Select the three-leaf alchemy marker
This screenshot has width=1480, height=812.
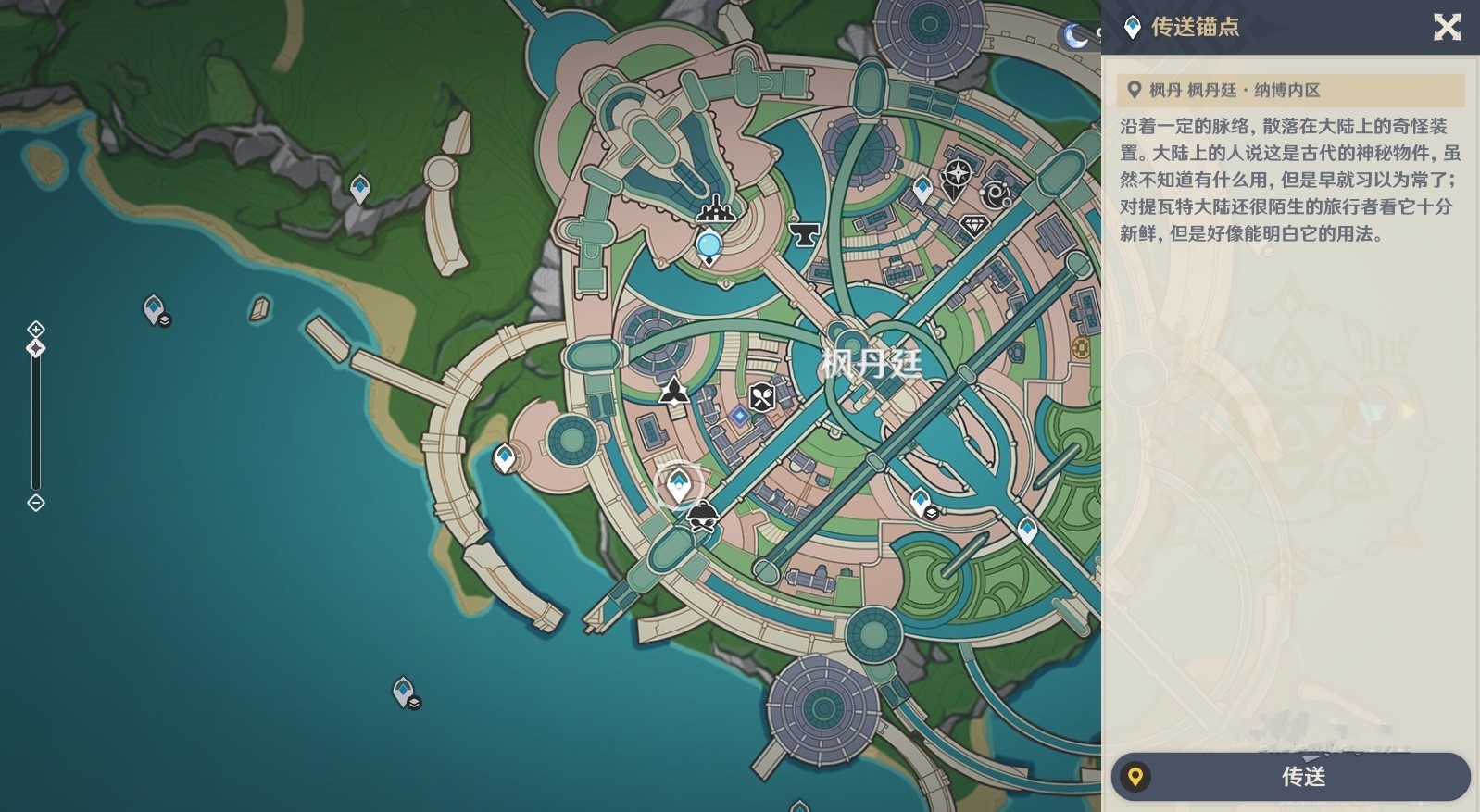tap(673, 391)
